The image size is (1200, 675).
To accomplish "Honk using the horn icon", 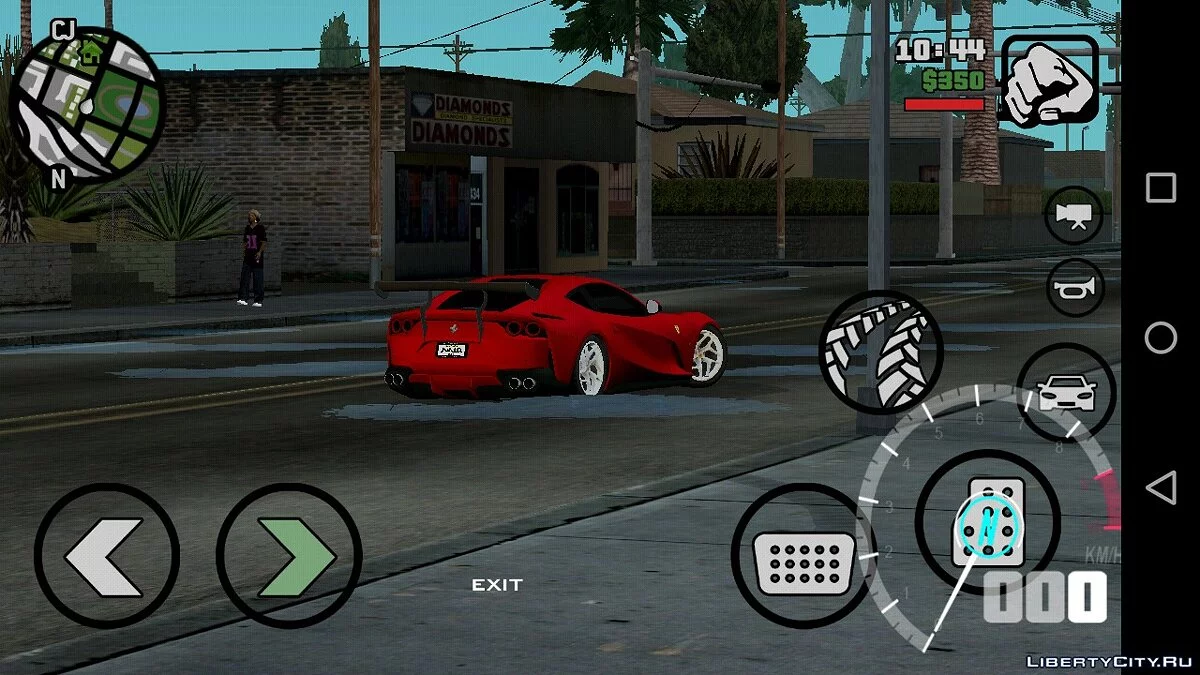I will (1074, 287).
